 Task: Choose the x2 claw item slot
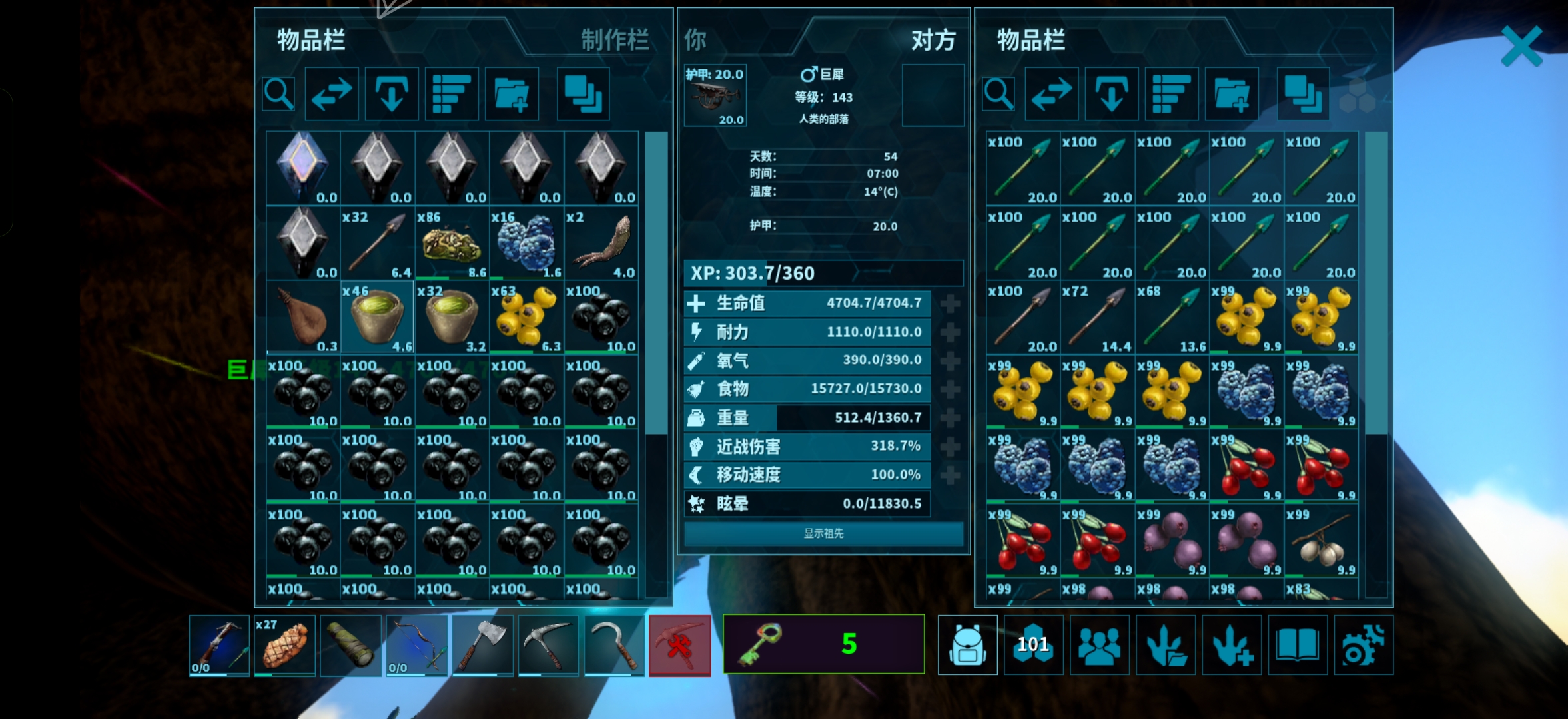pos(601,244)
